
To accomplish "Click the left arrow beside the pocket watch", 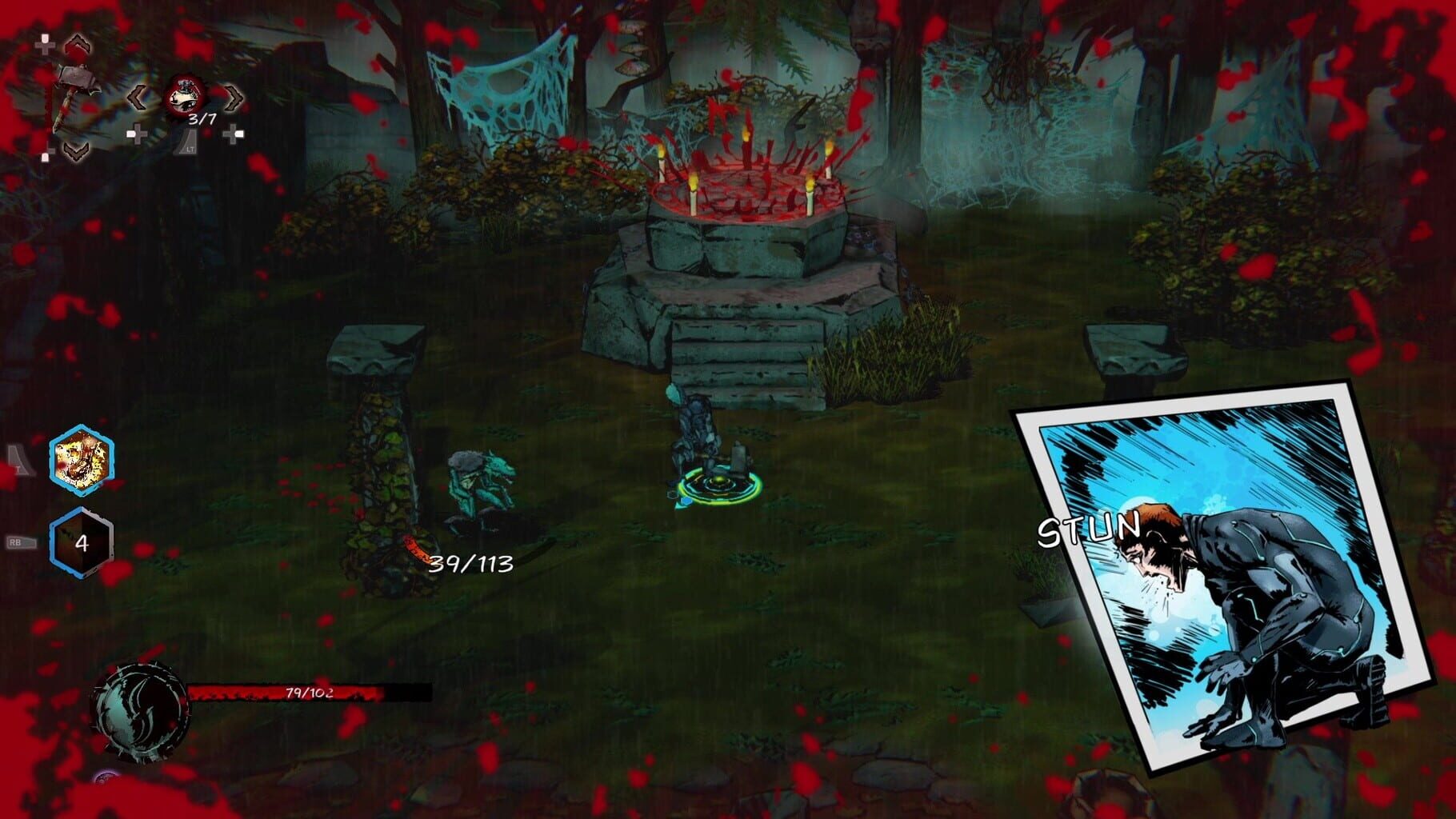I will click(138, 97).
